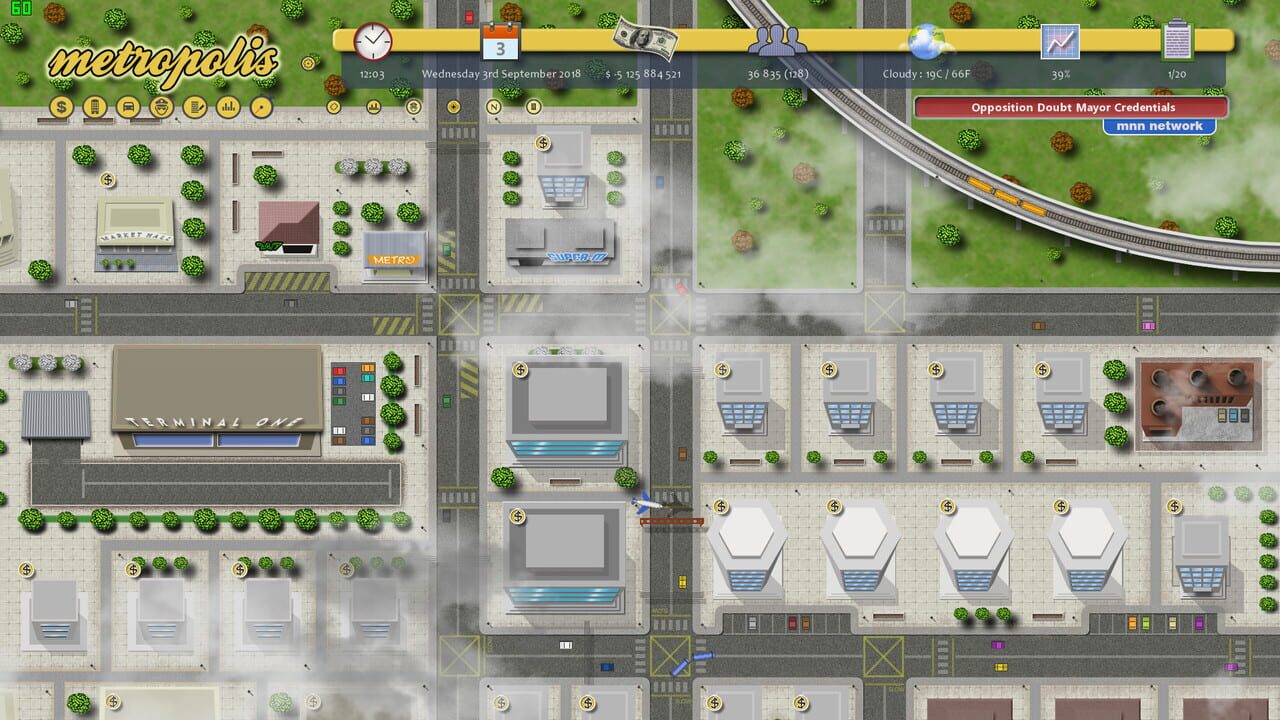Screen dimensions: 1280x720
Task: Open the reports document-and-pencil icon
Action: click(196, 108)
